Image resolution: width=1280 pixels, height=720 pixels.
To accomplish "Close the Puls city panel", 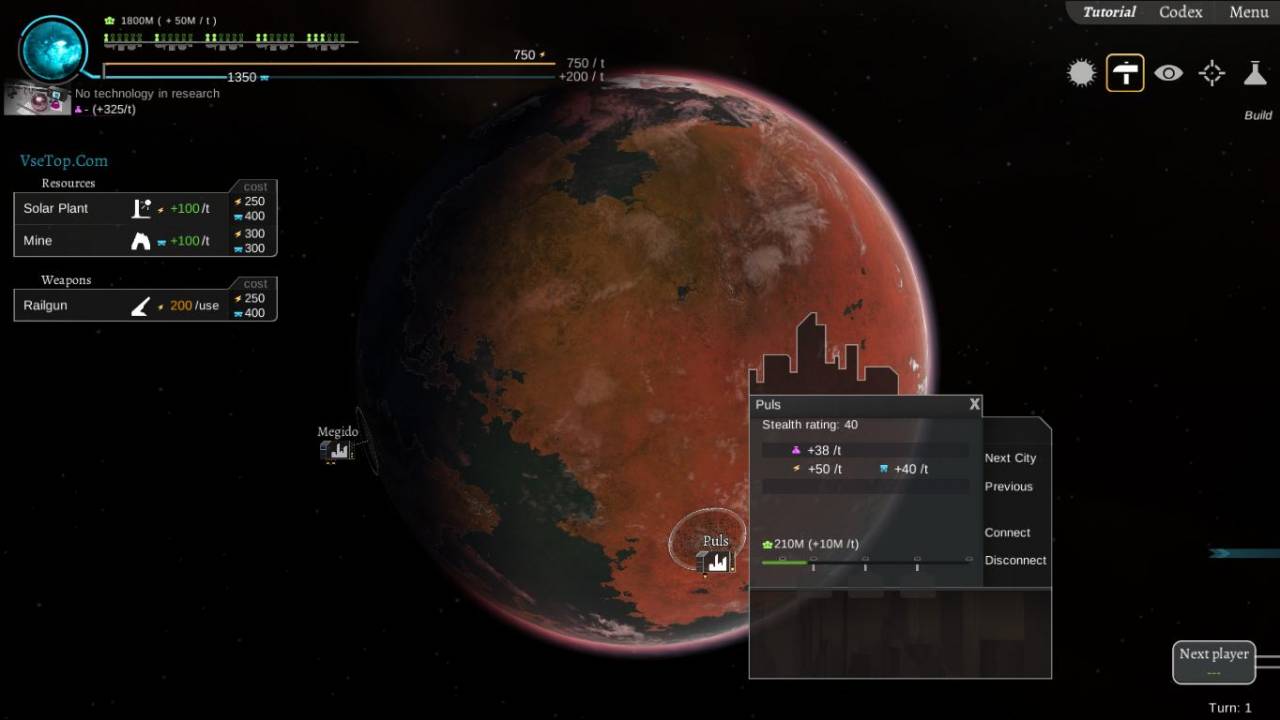I will click(975, 405).
